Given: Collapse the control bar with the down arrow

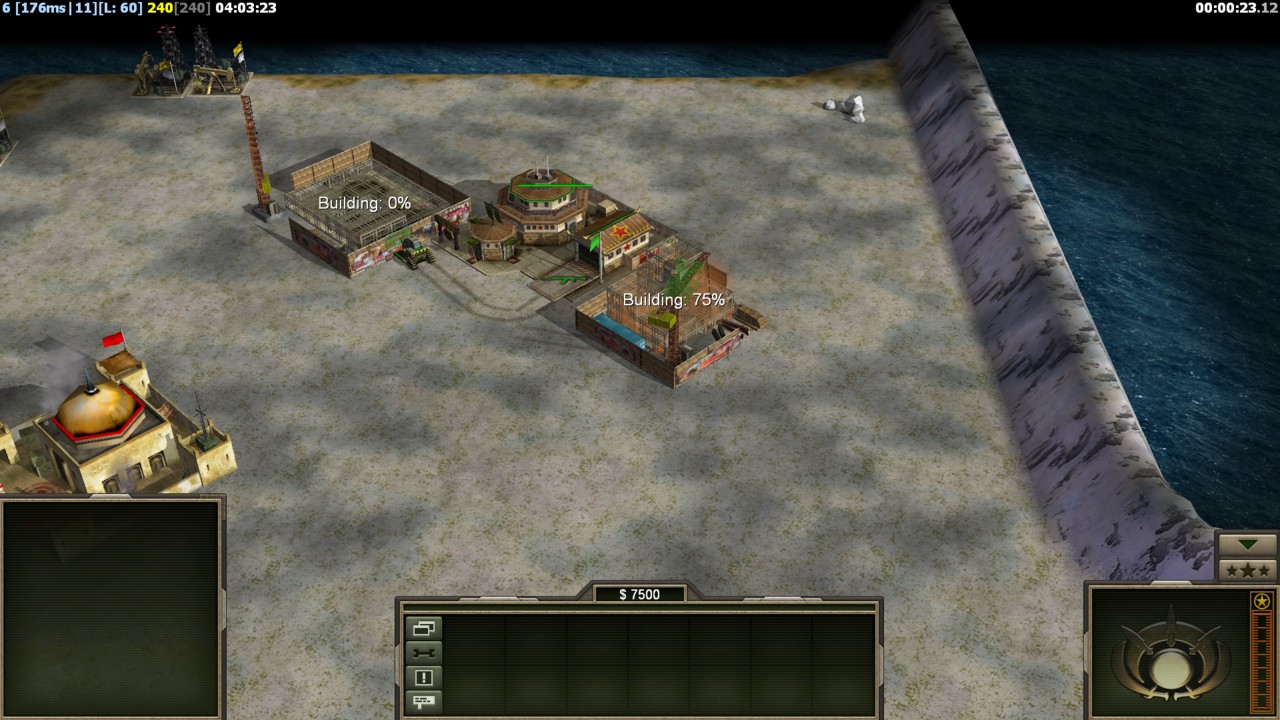Looking at the screenshot, I should pos(1247,545).
